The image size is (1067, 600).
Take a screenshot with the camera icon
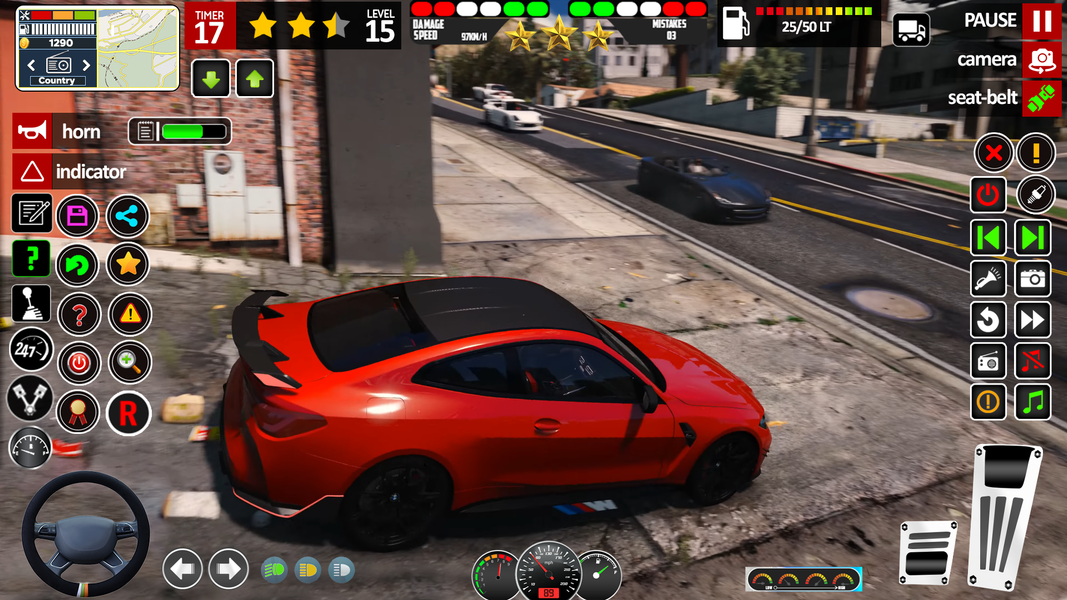pyautogui.click(x=1034, y=279)
